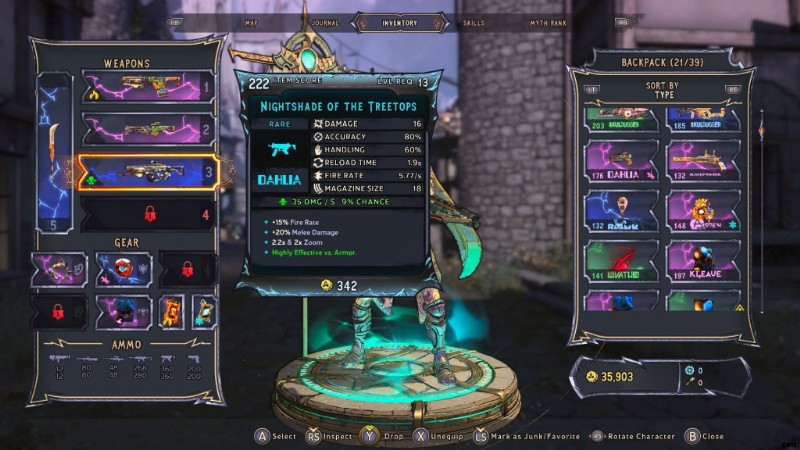Image resolution: width=800 pixels, height=450 pixels.
Task: Select the Inventory tab
Action: [x=399, y=22]
